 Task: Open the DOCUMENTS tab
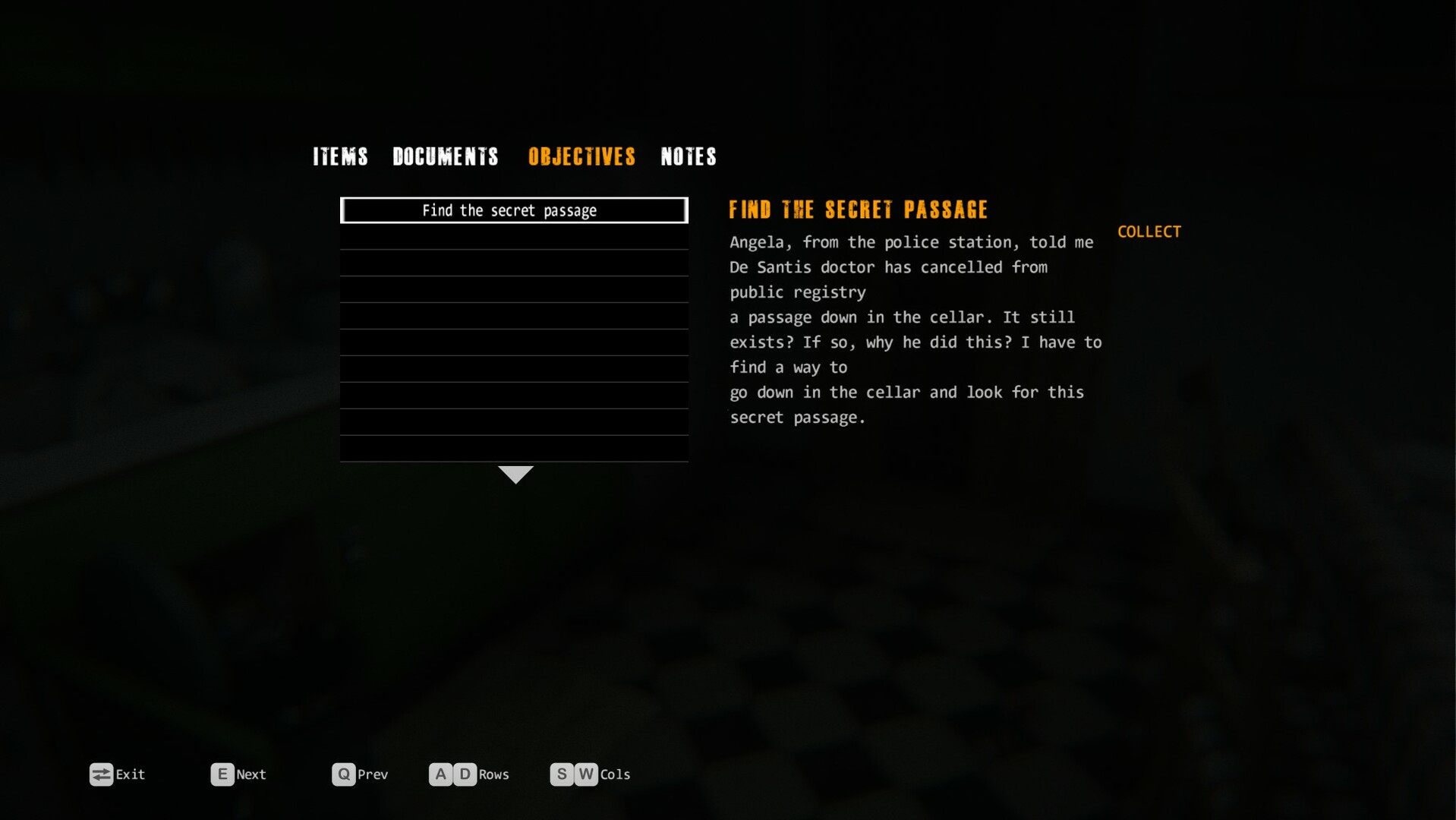tap(446, 157)
